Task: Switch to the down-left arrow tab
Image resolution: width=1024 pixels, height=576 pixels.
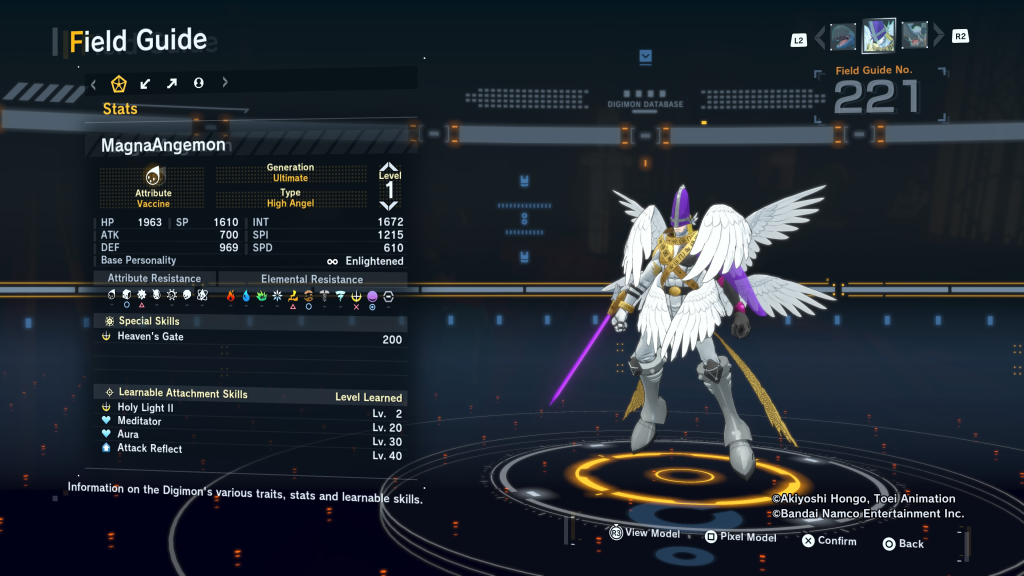Action: 146,83
